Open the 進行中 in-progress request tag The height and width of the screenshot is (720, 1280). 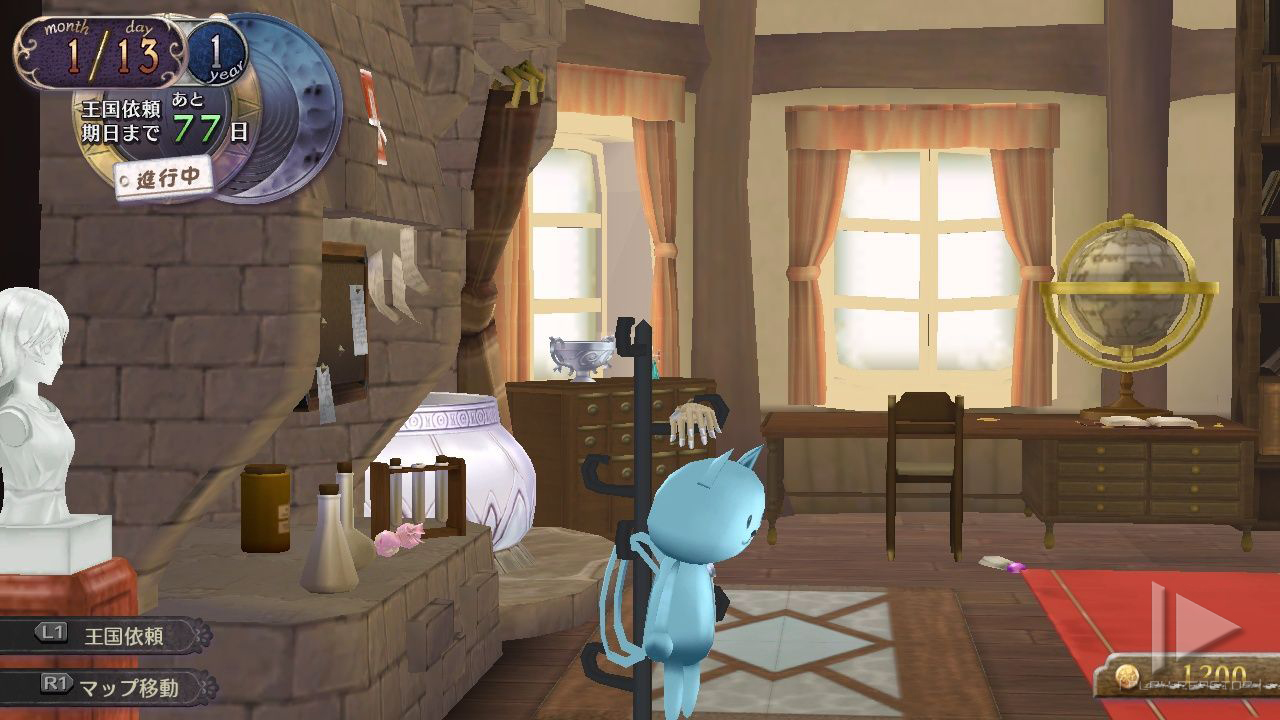(162, 179)
